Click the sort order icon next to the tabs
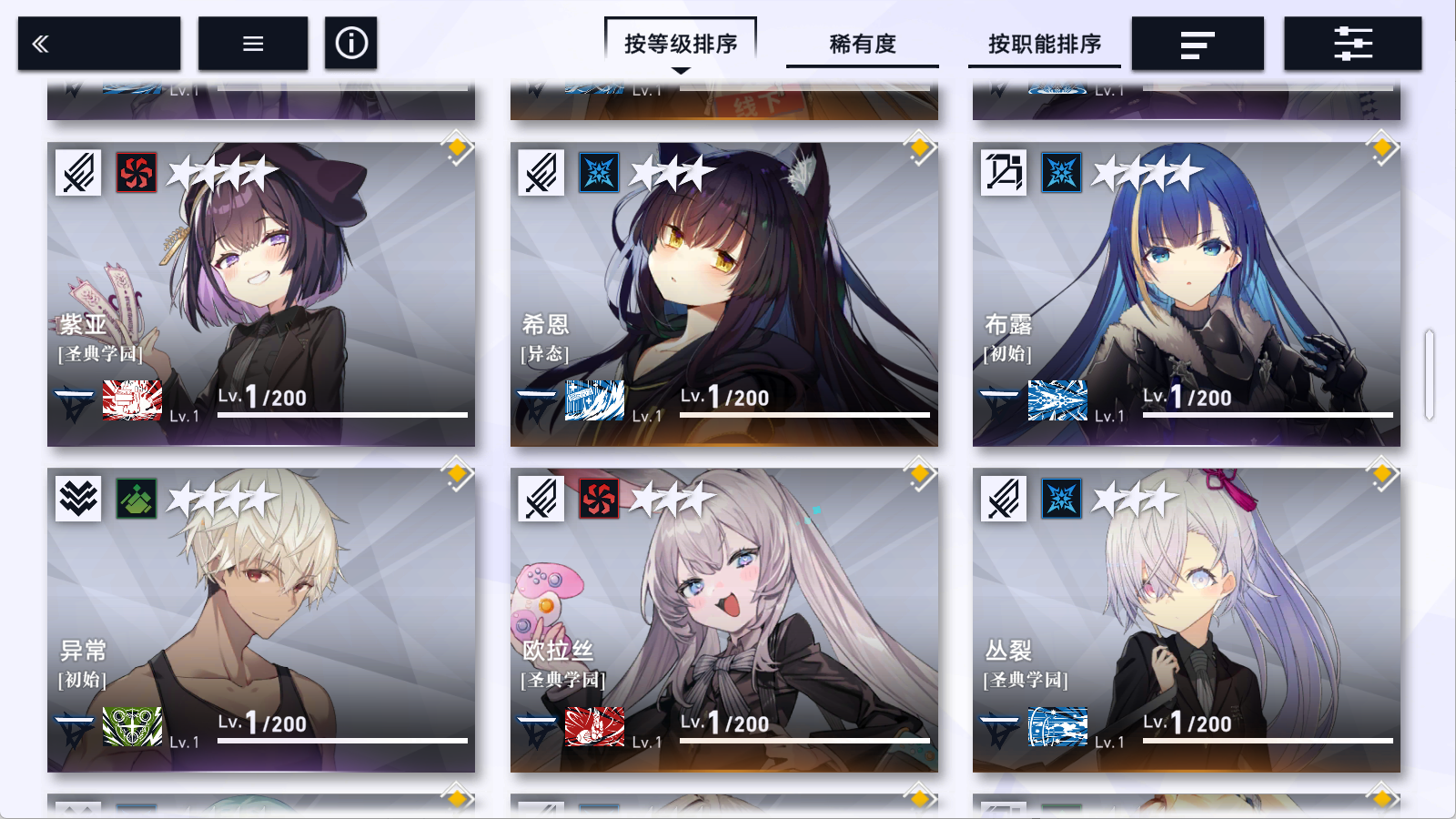Screen dimensions: 1456x819 click(1198, 42)
